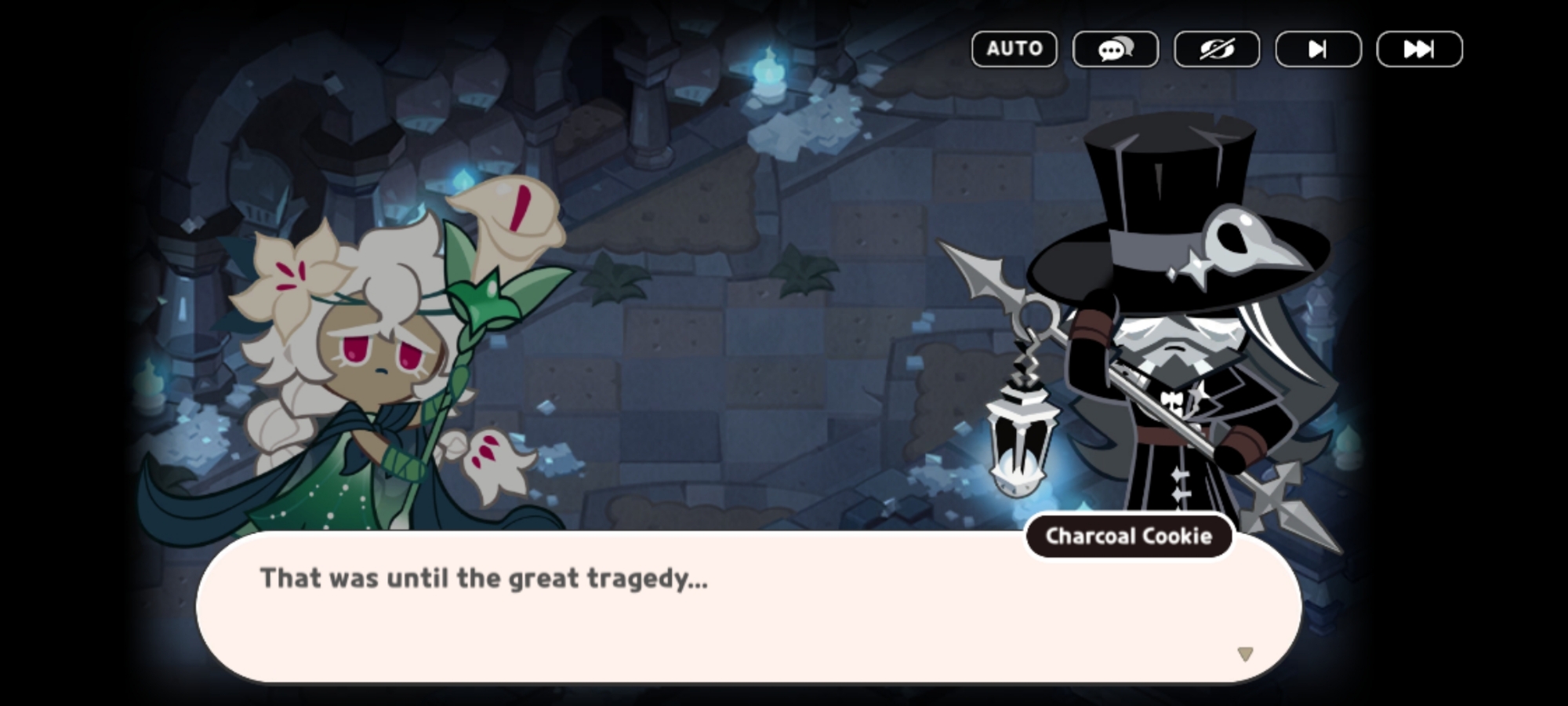This screenshot has height=706, width=1568.
Task: Advance dialogue using the small triangle arrow
Action: click(x=1245, y=653)
